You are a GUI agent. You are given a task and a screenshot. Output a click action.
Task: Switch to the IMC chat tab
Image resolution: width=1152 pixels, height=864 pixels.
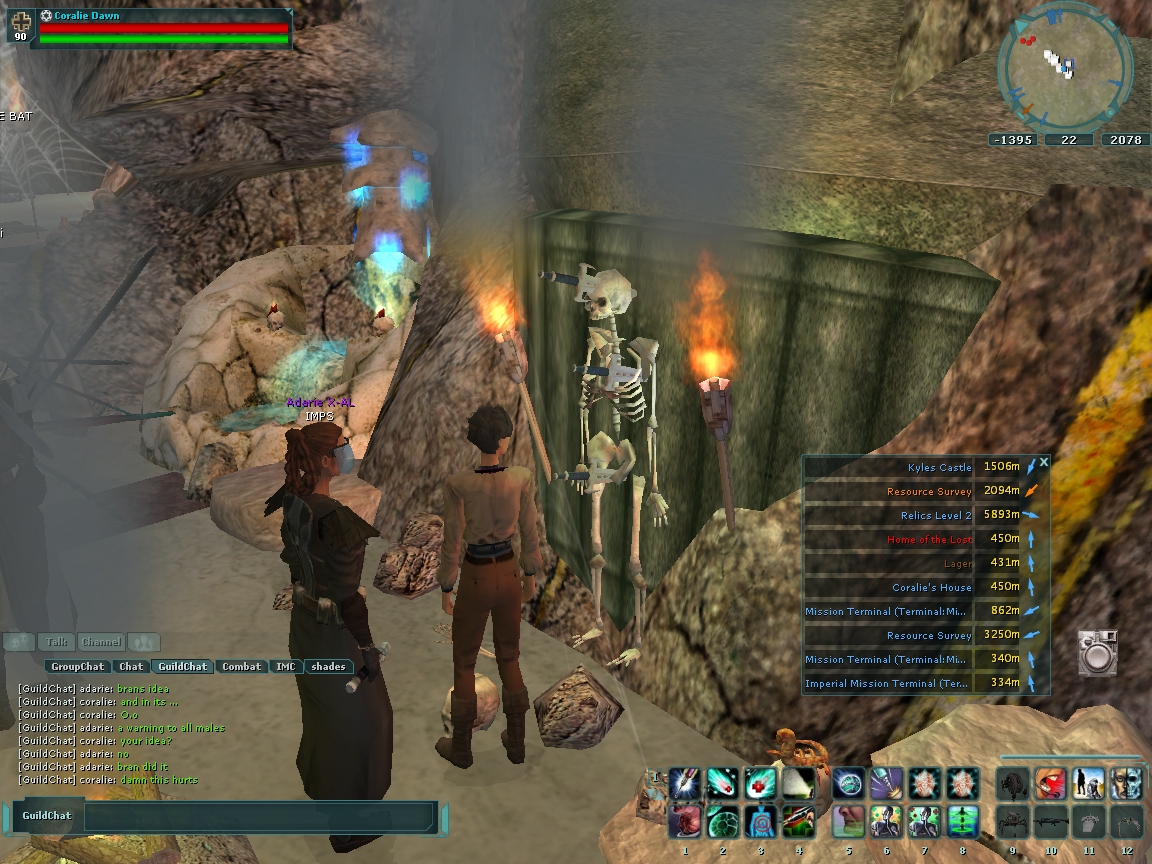[x=286, y=666]
